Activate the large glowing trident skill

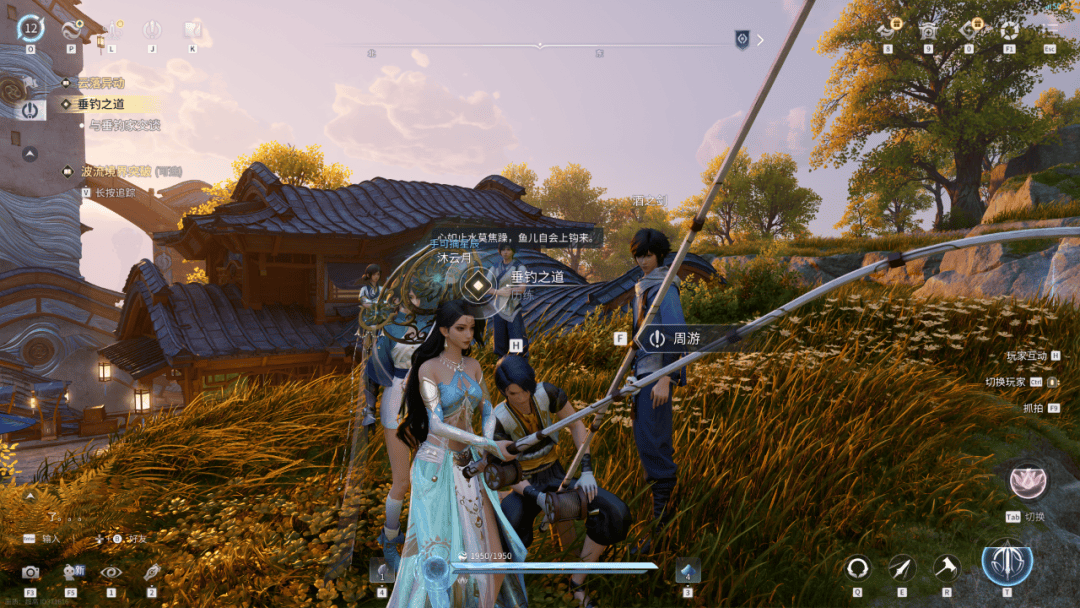(1007, 561)
